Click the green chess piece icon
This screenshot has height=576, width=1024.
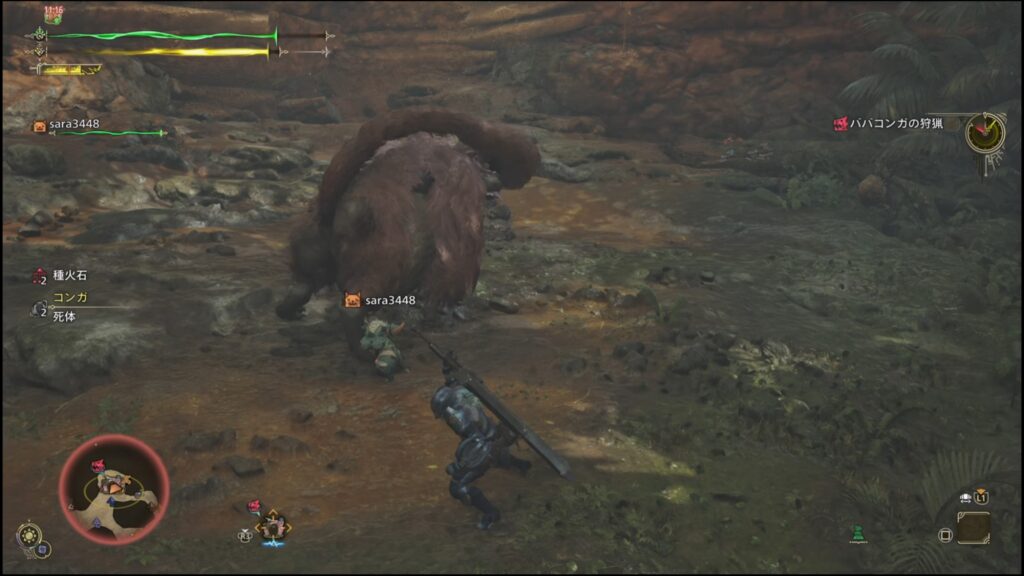pyautogui.click(x=859, y=533)
